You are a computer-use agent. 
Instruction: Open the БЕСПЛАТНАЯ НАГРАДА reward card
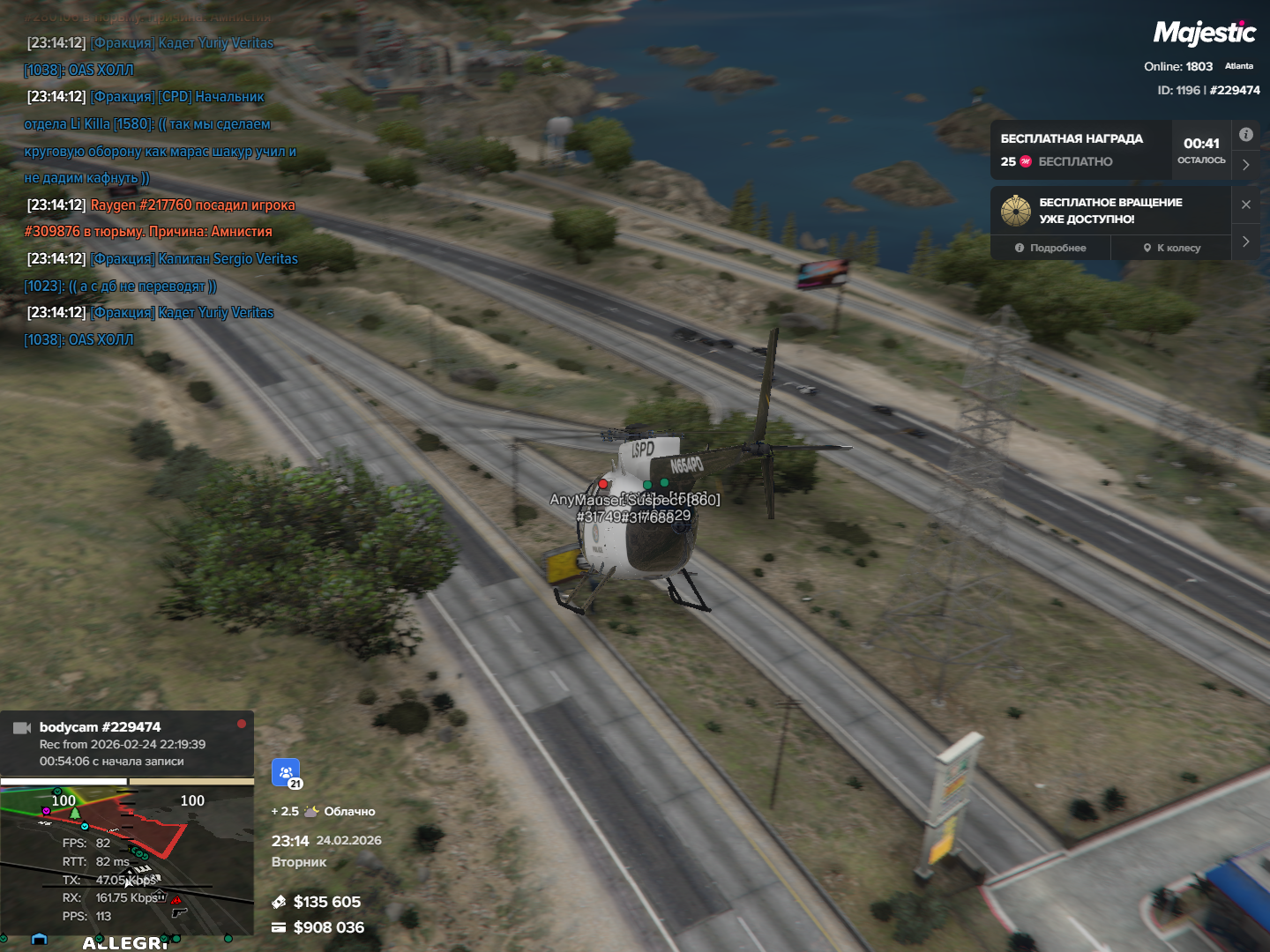coord(1080,150)
